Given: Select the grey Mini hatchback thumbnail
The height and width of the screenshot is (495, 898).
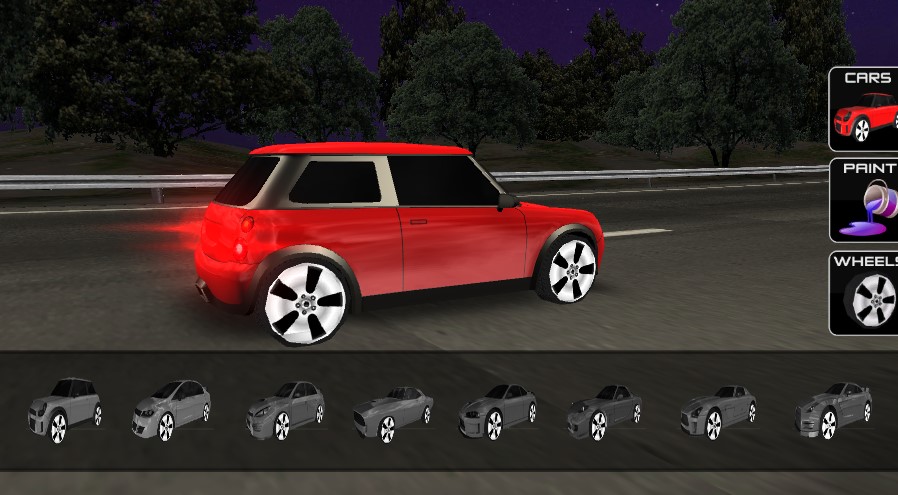Looking at the screenshot, I should [x=65, y=408].
